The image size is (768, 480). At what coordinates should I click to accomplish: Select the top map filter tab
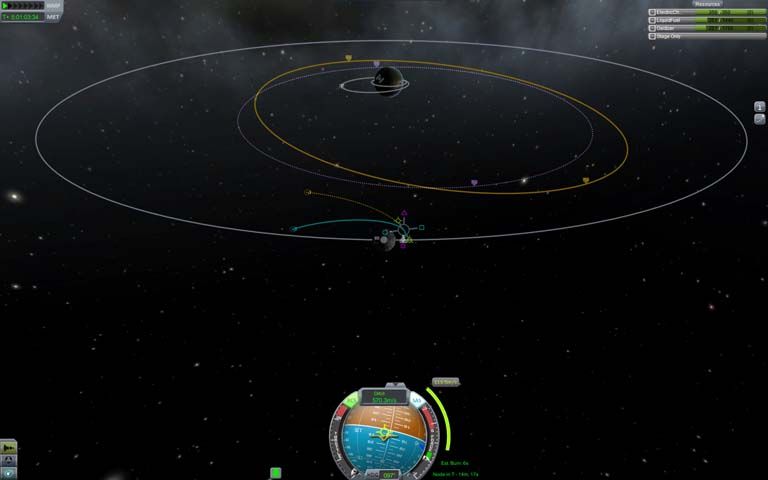tap(9, 446)
